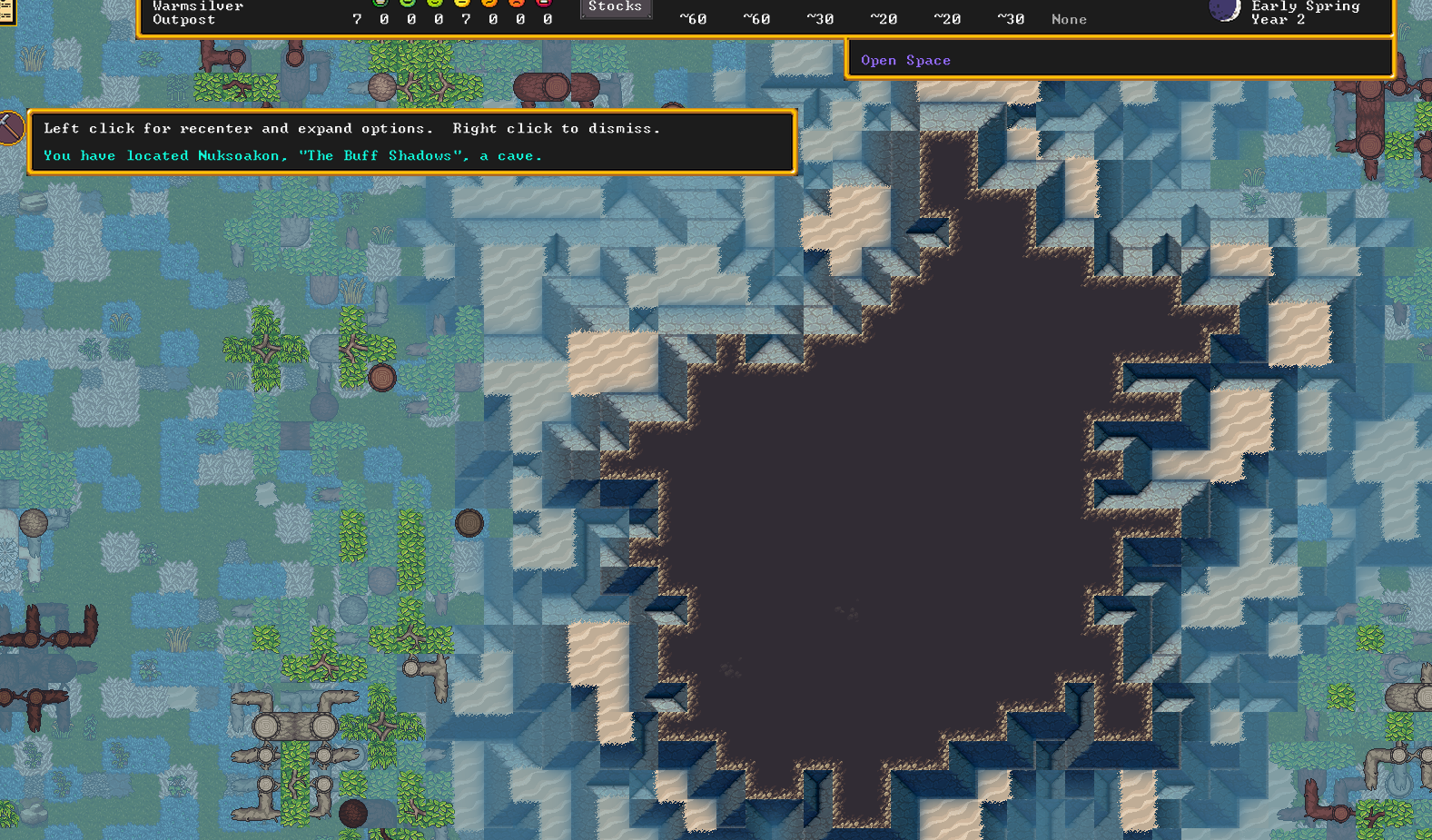The image size is (1432, 840).
Task: Recenter on the Nuksoakon cave announcement
Action: pos(292,155)
